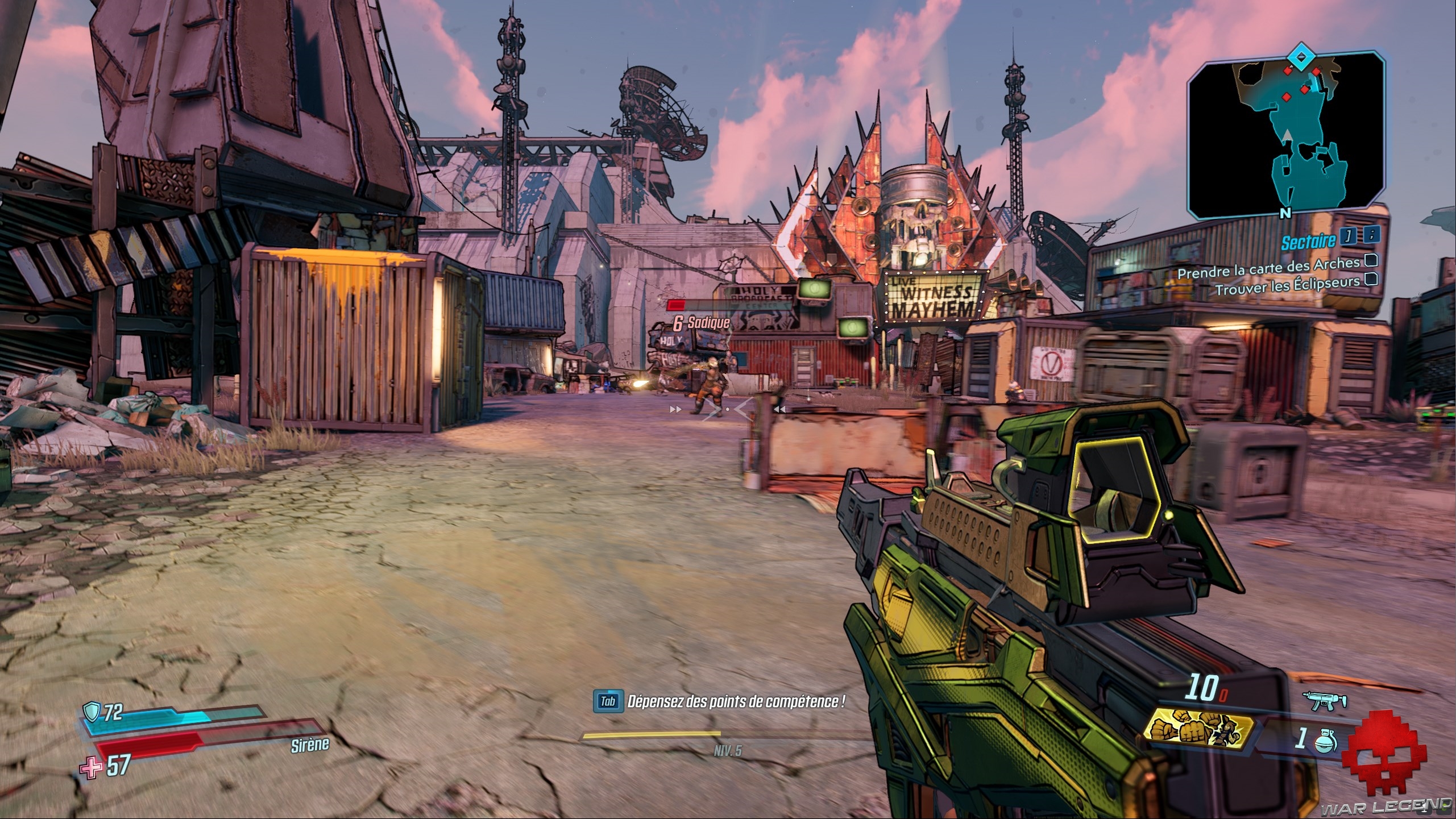Image resolution: width=1456 pixels, height=819 pixels.
Task: Click the shield icon beside 72
Action: [92, 711]
